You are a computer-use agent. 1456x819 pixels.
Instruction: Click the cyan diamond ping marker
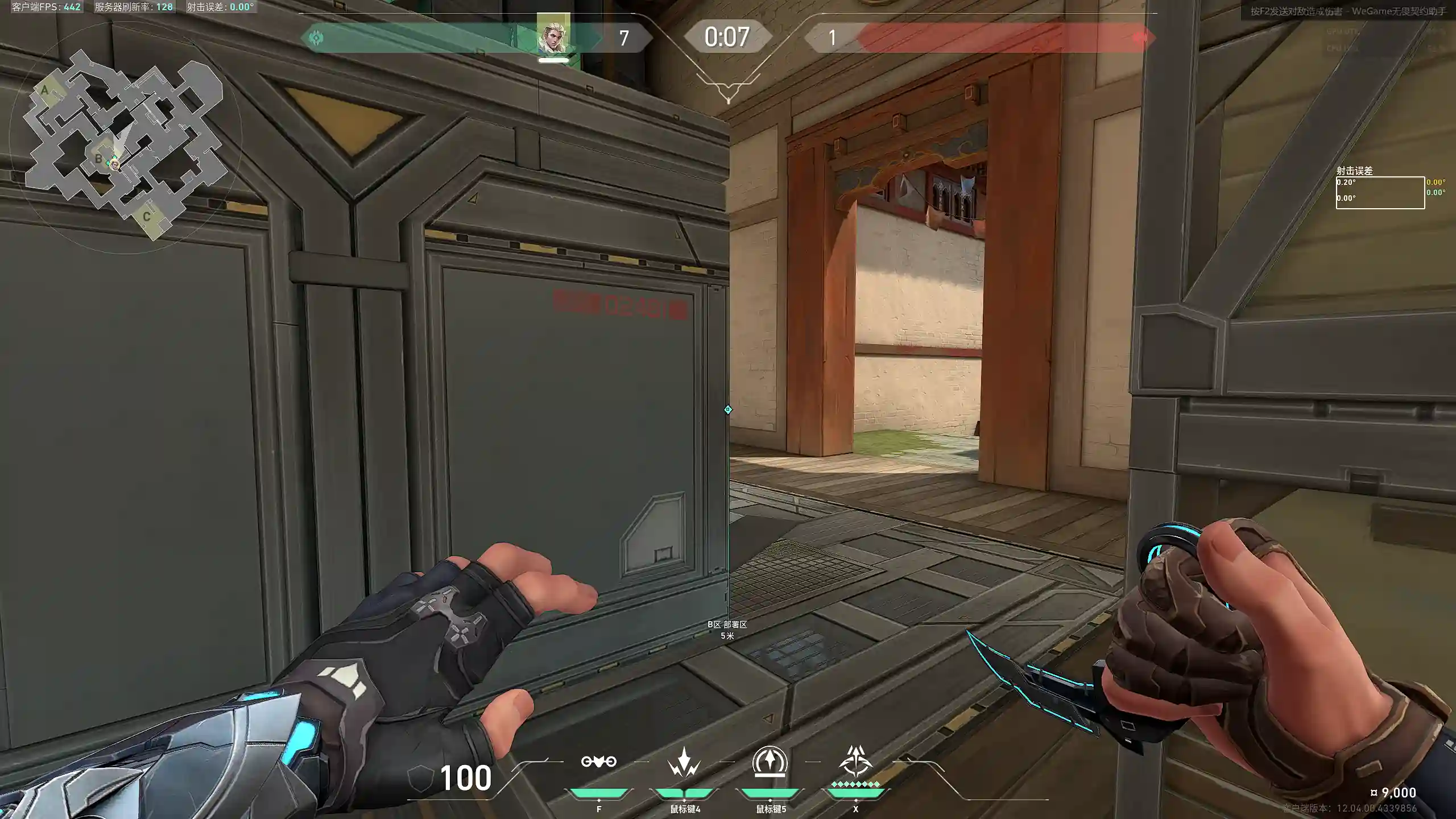point(728,409)
